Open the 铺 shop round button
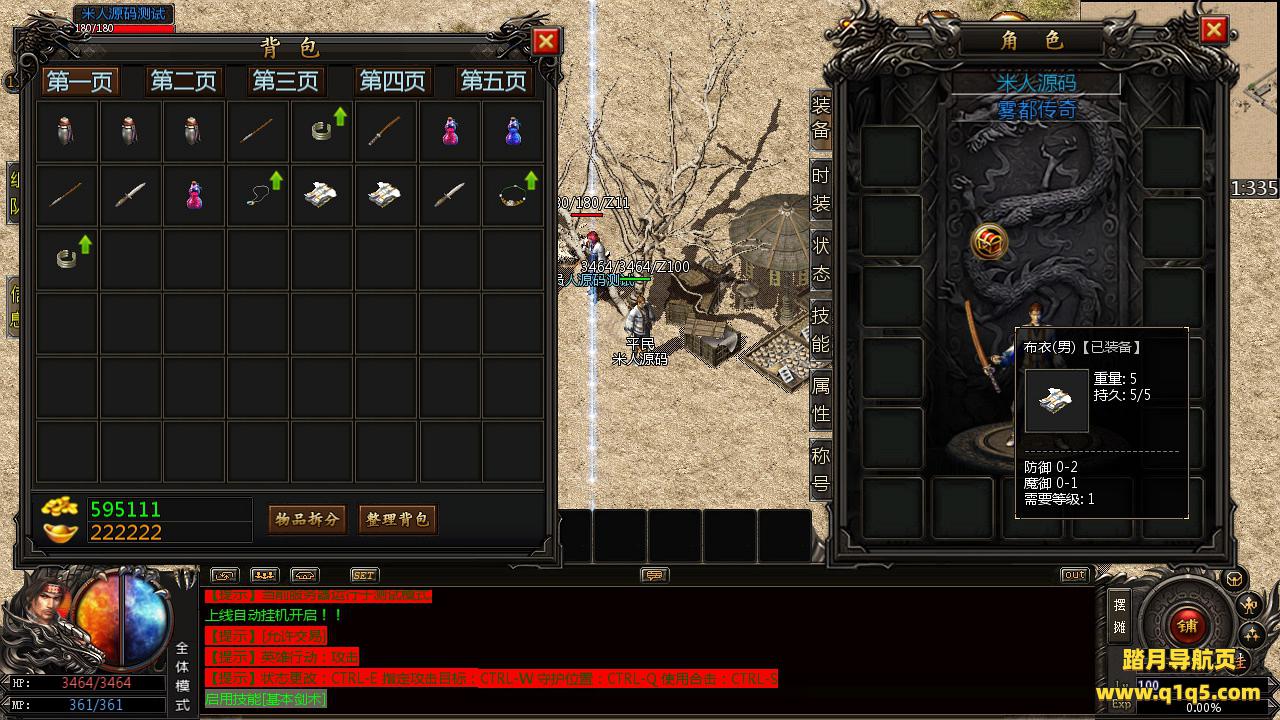1280x720 pixels. (1187, 625)
